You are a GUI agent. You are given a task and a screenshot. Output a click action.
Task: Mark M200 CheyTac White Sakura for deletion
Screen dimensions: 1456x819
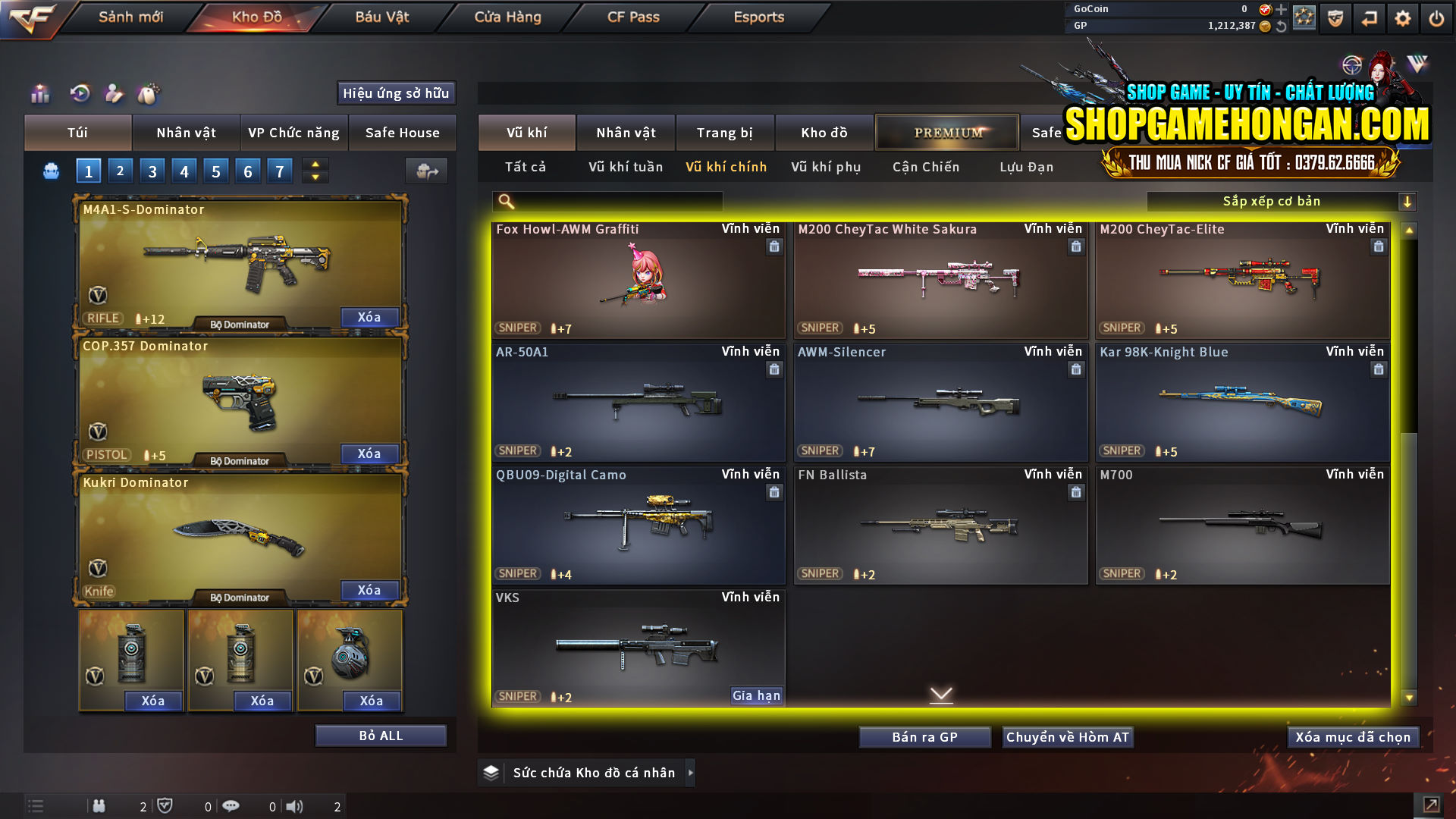tap(1076, 246)
